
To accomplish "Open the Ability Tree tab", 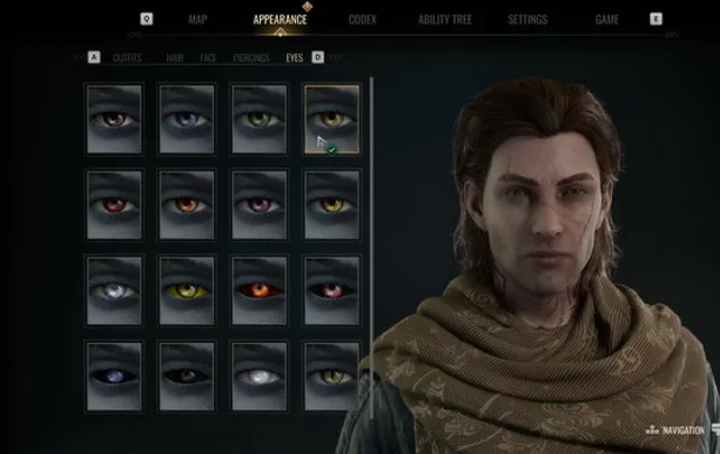I will click(445, 19).
